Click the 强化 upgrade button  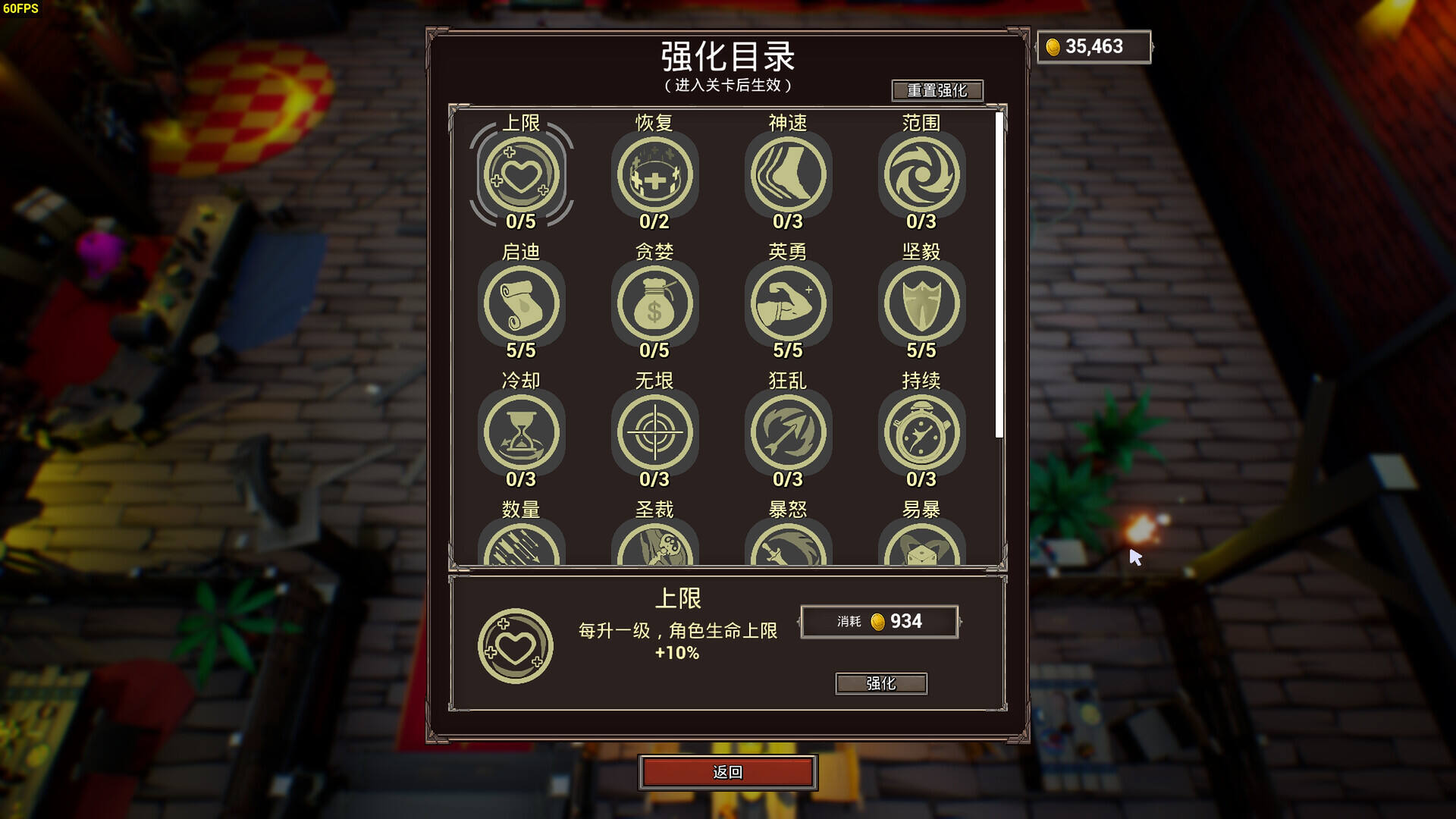click(x=880, y=683)
